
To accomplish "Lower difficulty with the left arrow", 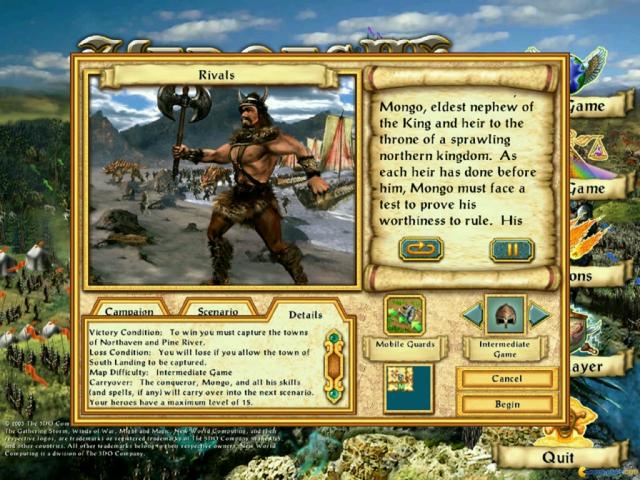I will pyautogui.click(x=473, y=316).
